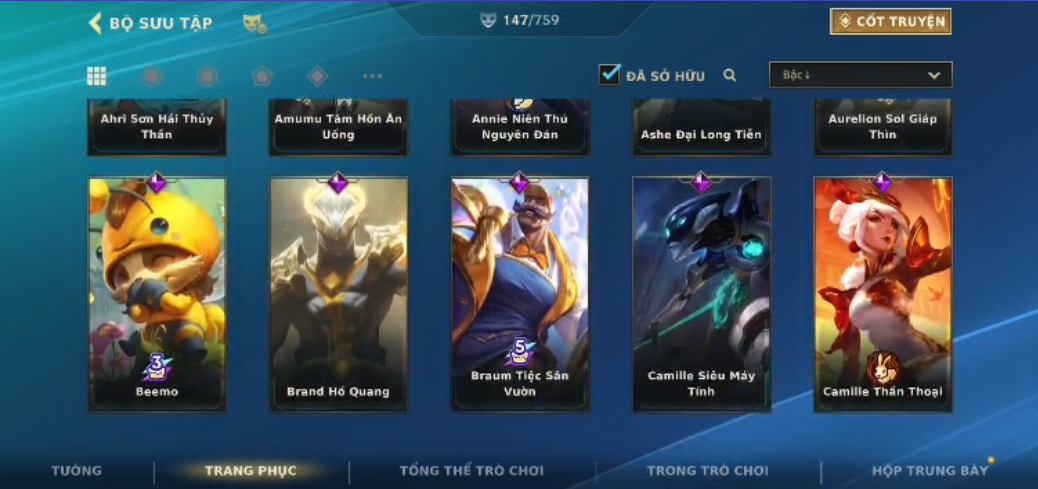Image resolution: width=1038 pixels, height=489 pixels.
Task: Open the search magnifier icon
Action: [x=730, y=75]
